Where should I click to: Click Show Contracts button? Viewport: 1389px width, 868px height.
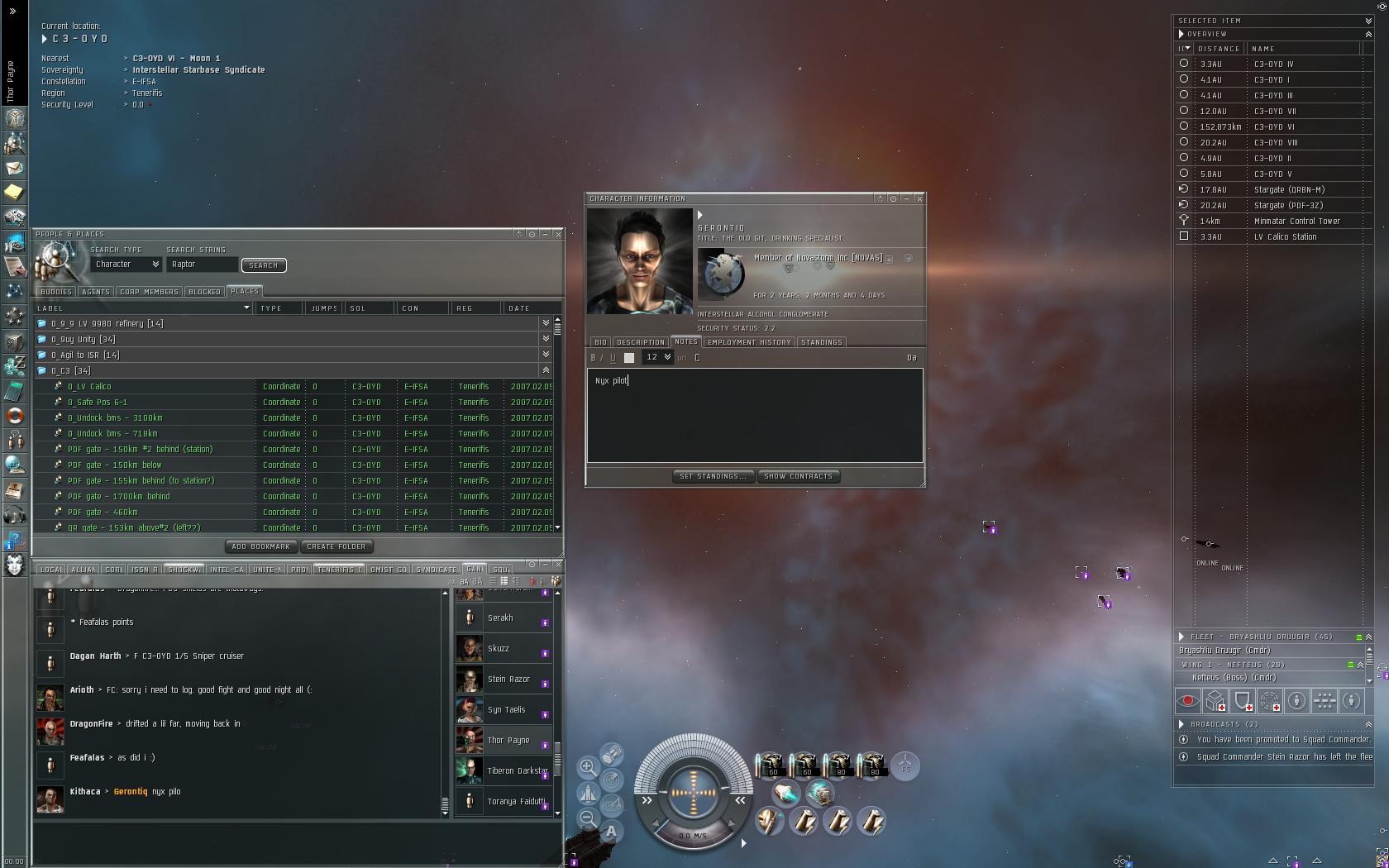coord(798,476)
